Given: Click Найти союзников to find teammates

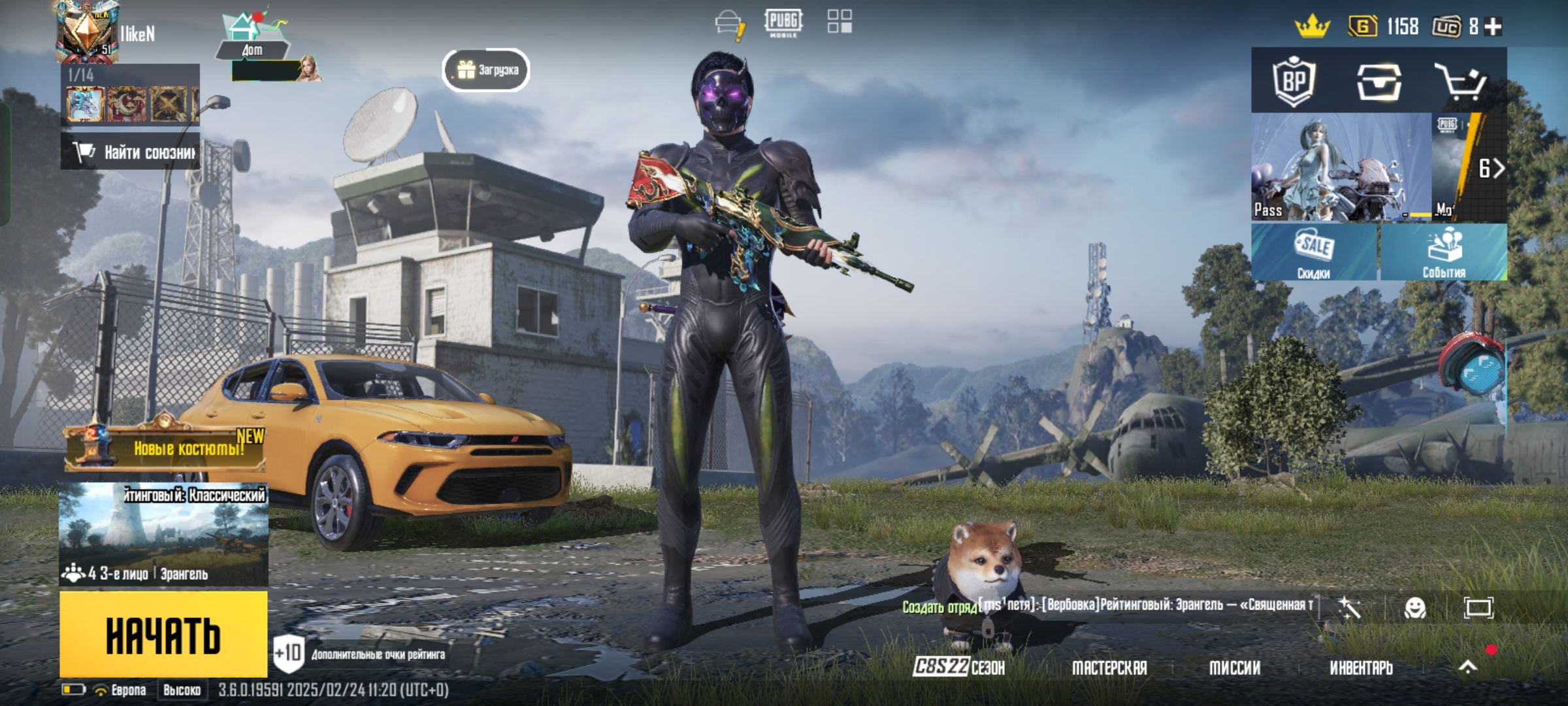Looking at the screenshot, I should click(131, 152).
